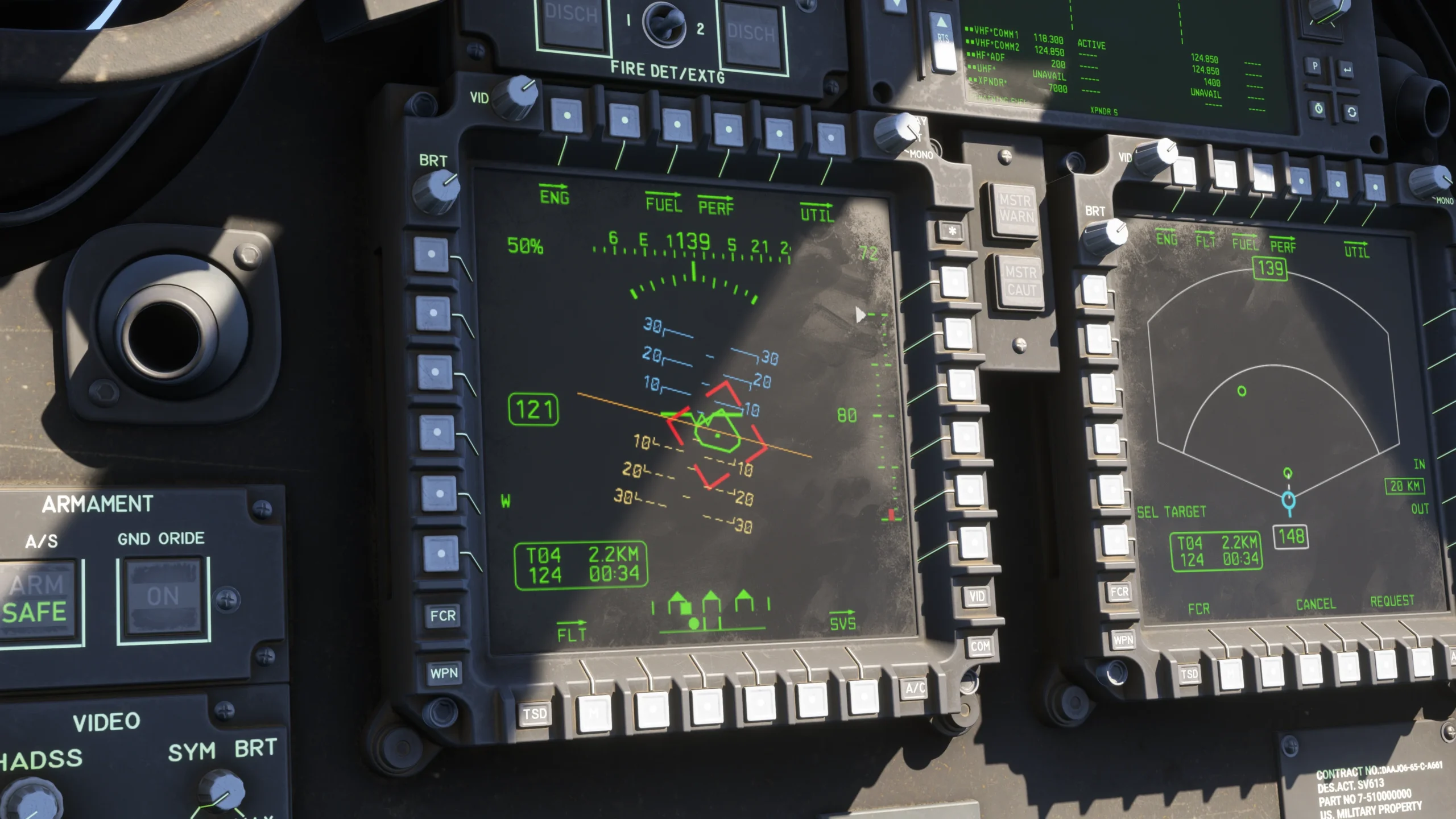Viewport: 1456px width, 819px height.
Task: Acknowledge the MSTR WARN button
Action: [x=1015, y=209]
